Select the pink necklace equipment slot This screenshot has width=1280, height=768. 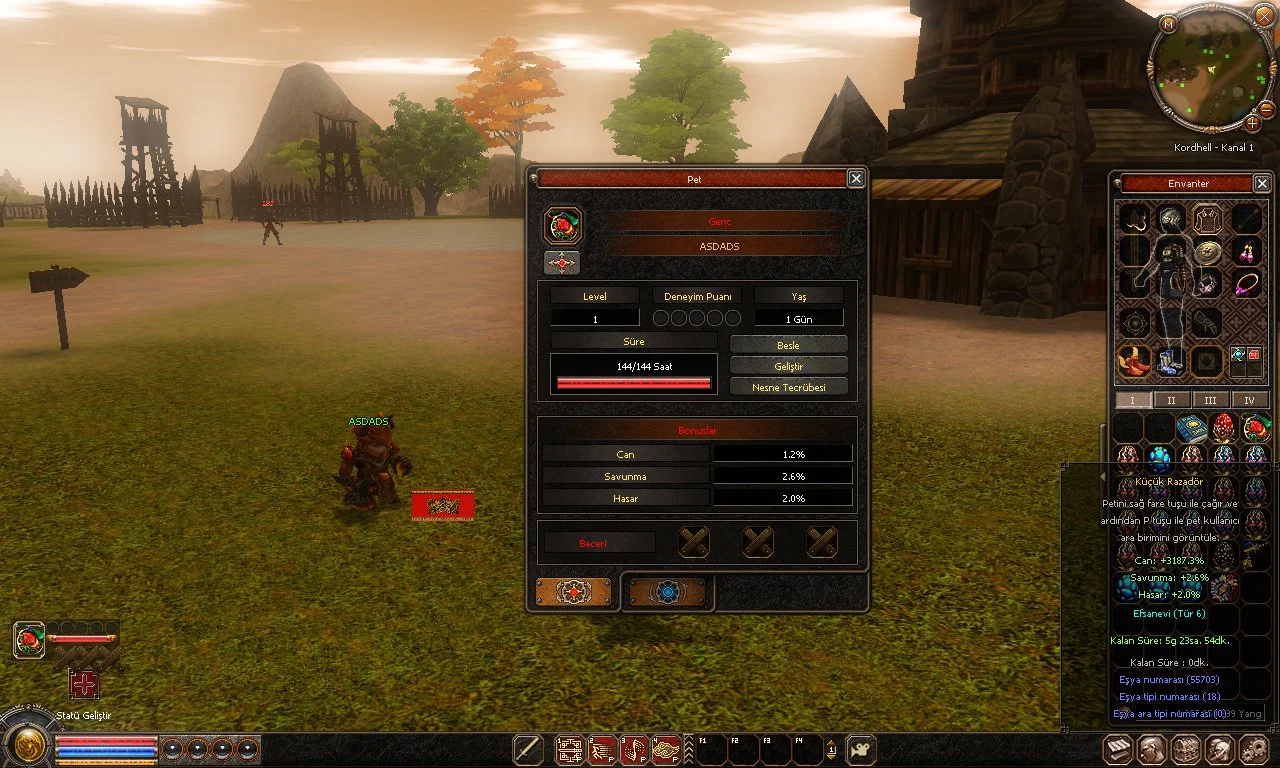click(x=1247, y=285)
